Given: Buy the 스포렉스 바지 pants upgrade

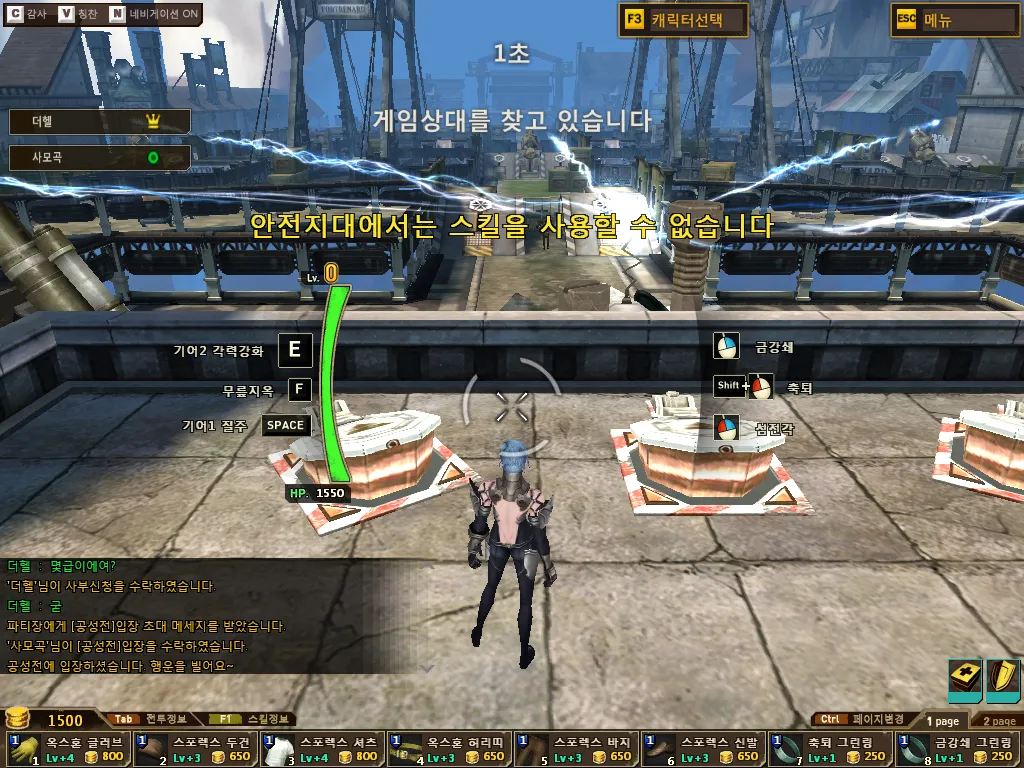Looking at the screenshot, I should tap(577, 749).
